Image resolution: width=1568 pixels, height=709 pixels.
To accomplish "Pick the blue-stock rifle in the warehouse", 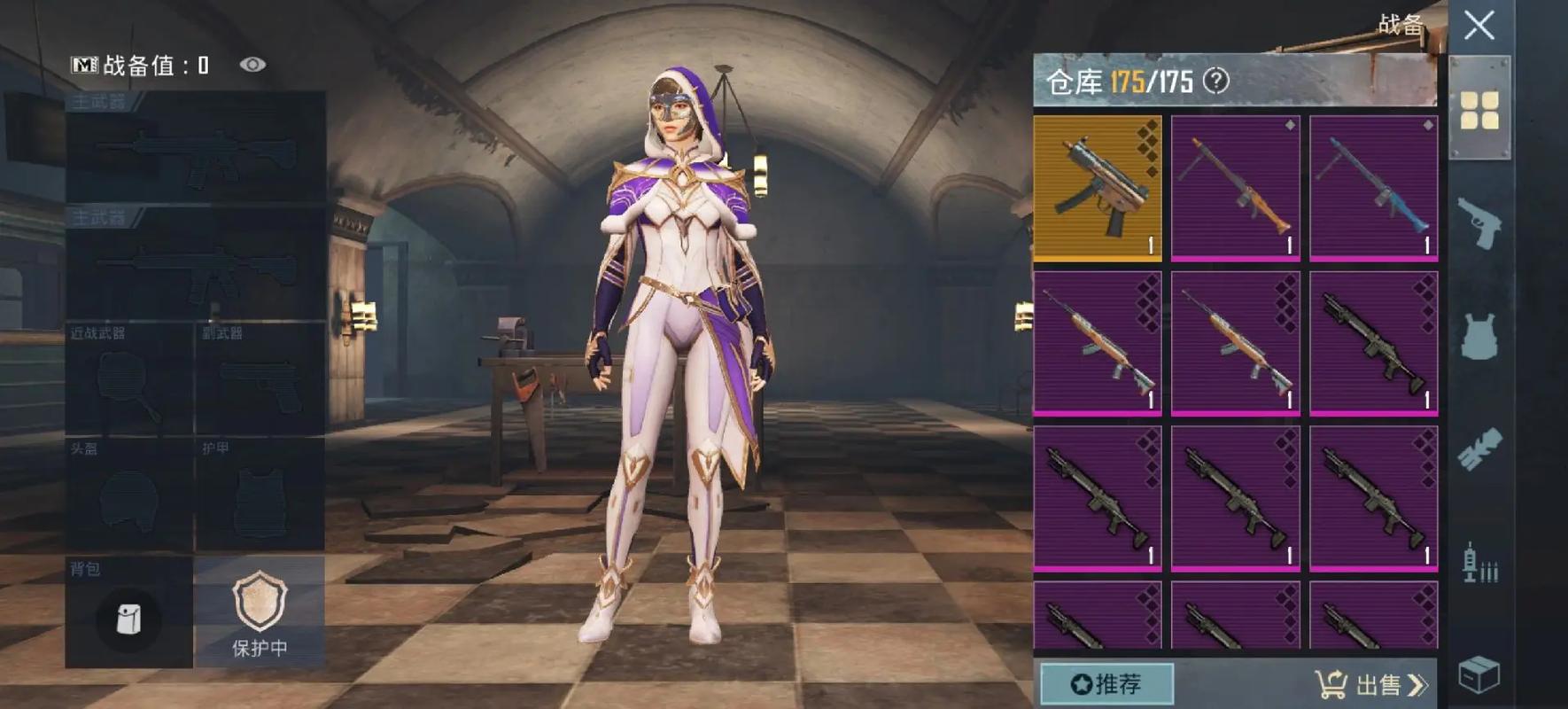I will click(x=1374, y=187).
